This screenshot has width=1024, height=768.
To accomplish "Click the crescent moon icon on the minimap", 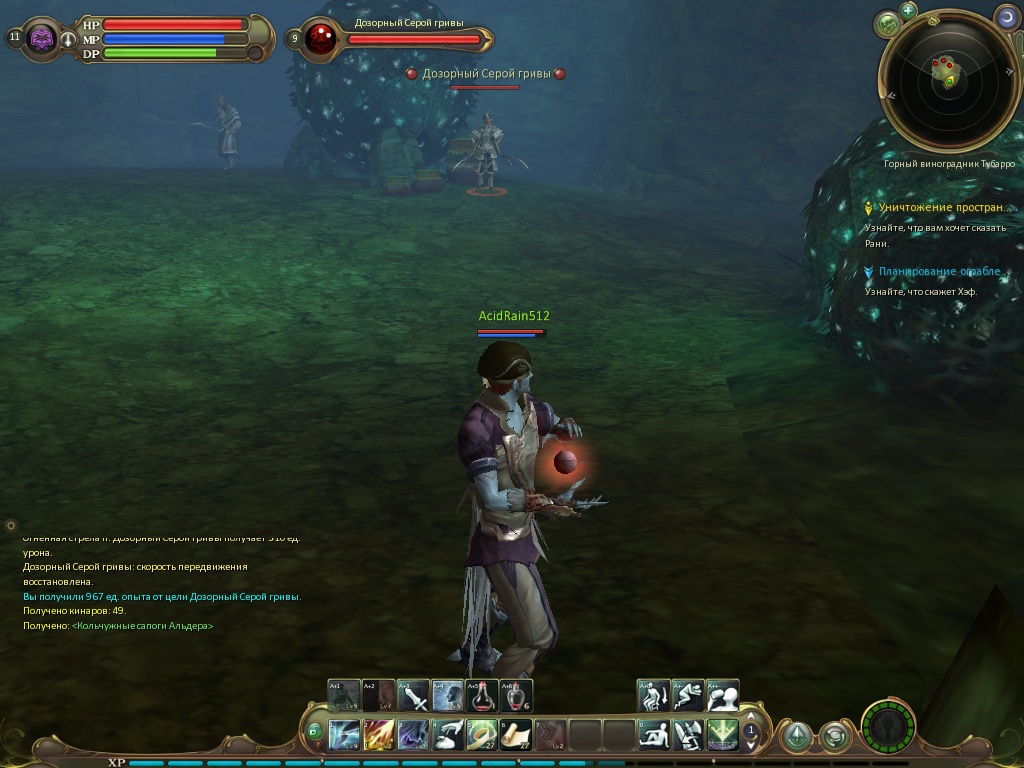I will [1006, 16].
